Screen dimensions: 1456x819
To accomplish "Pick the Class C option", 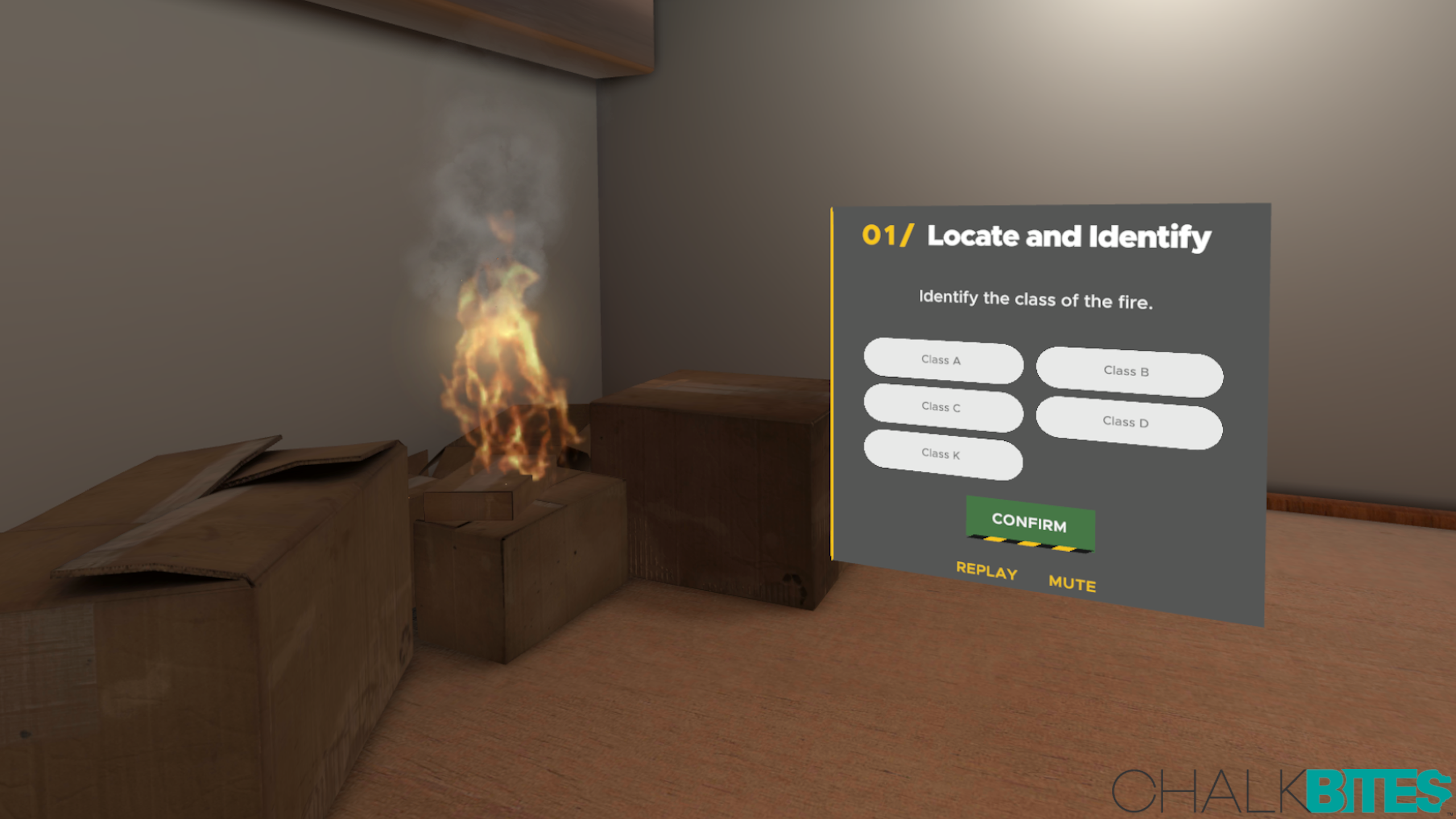I will 942,407.
